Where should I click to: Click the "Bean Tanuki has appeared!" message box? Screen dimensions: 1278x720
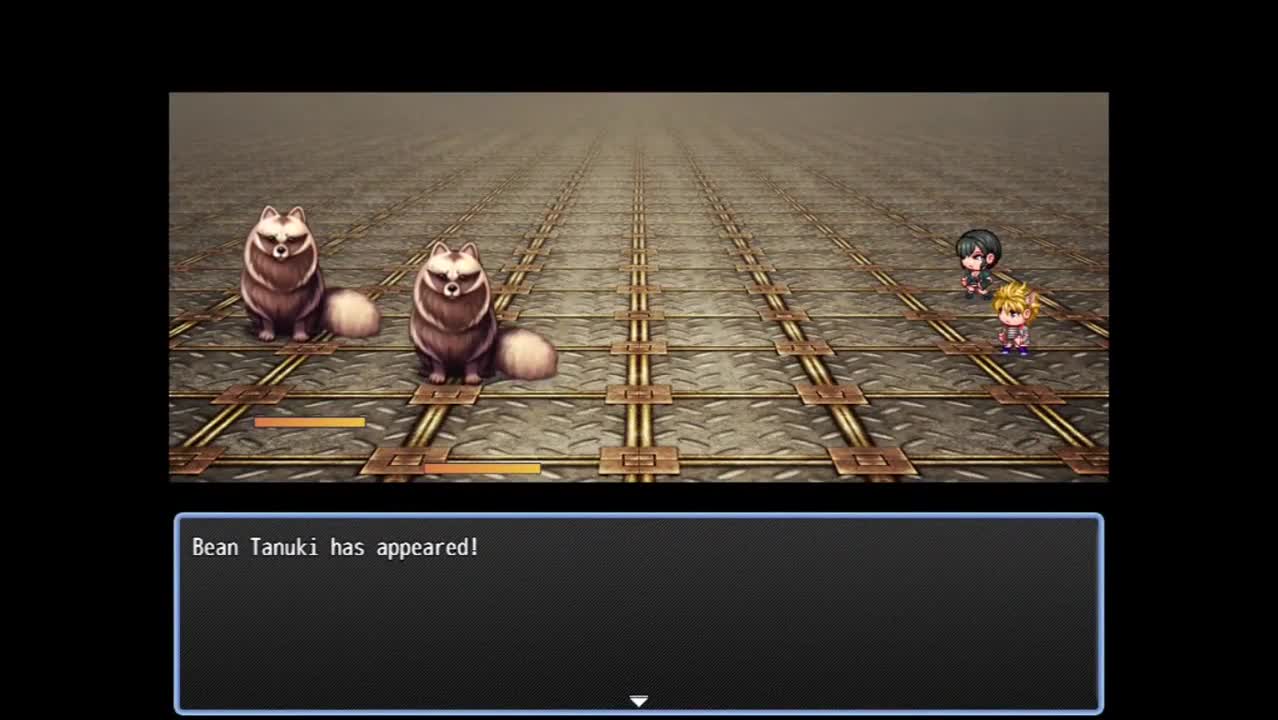[639, 612]
